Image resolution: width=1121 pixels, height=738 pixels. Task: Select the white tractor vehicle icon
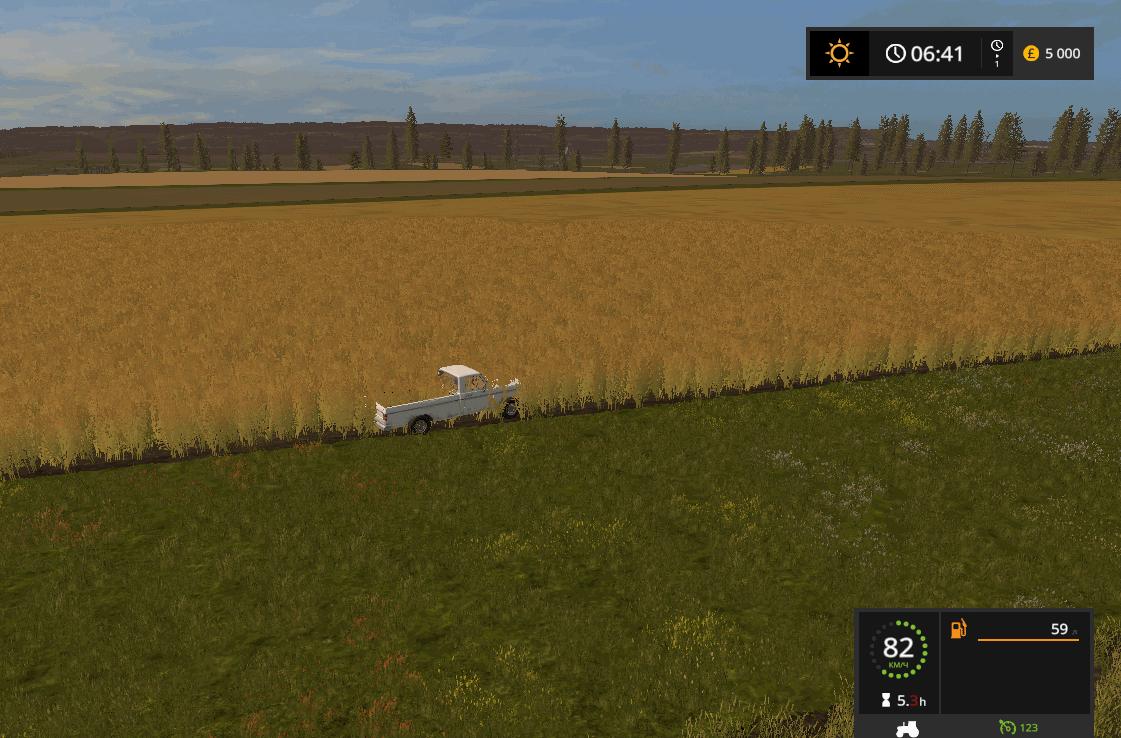tap(907, 728)
